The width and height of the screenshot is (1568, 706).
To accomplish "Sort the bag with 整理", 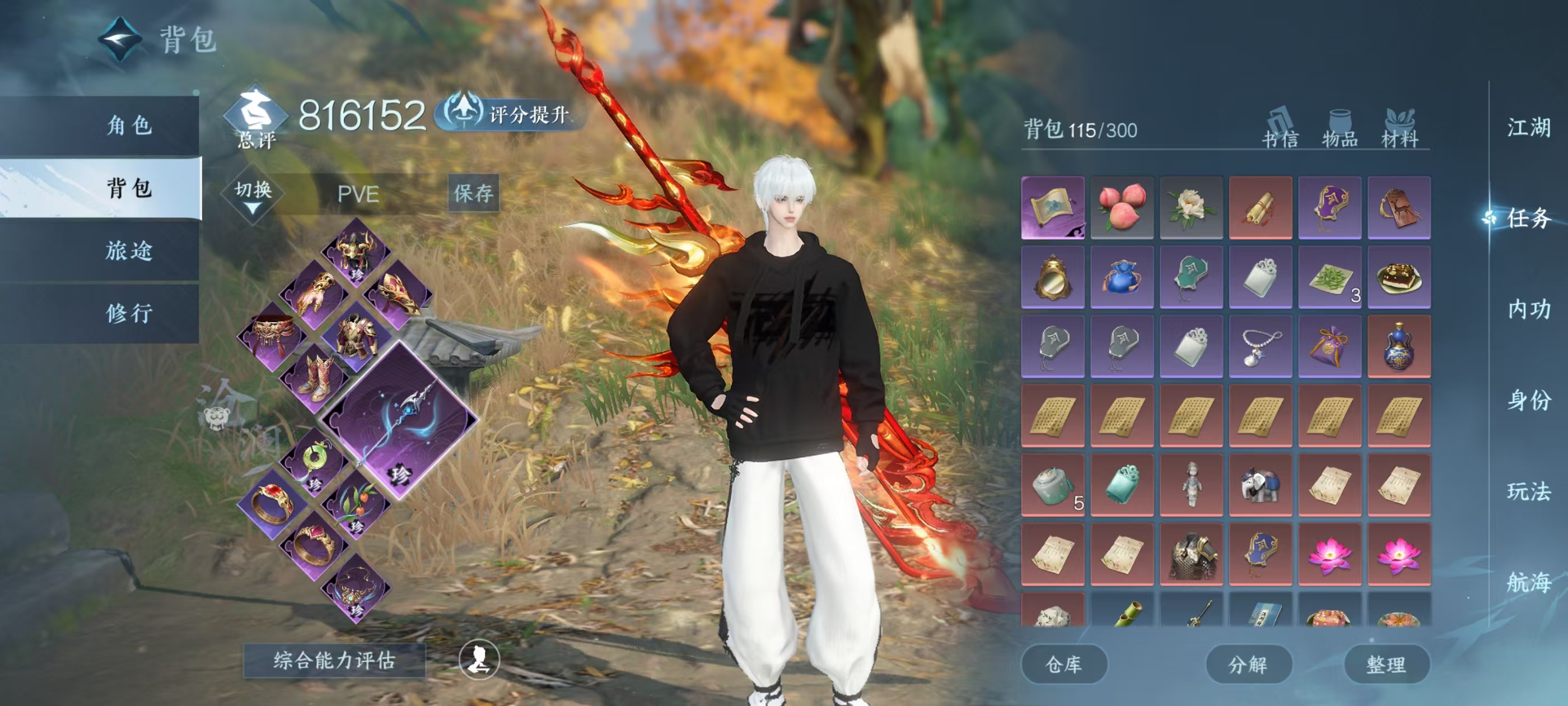I will point(1386,664).
